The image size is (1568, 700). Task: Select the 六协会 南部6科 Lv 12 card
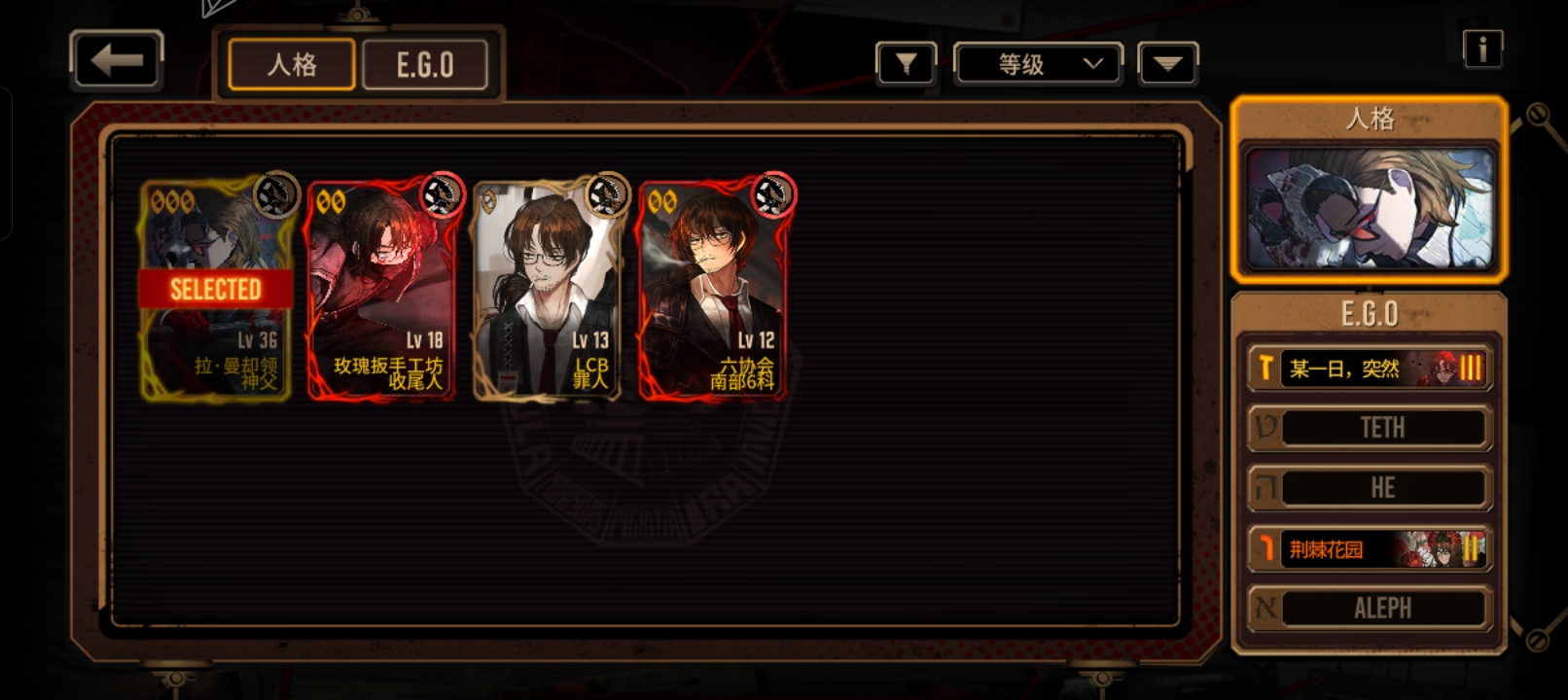713,290
